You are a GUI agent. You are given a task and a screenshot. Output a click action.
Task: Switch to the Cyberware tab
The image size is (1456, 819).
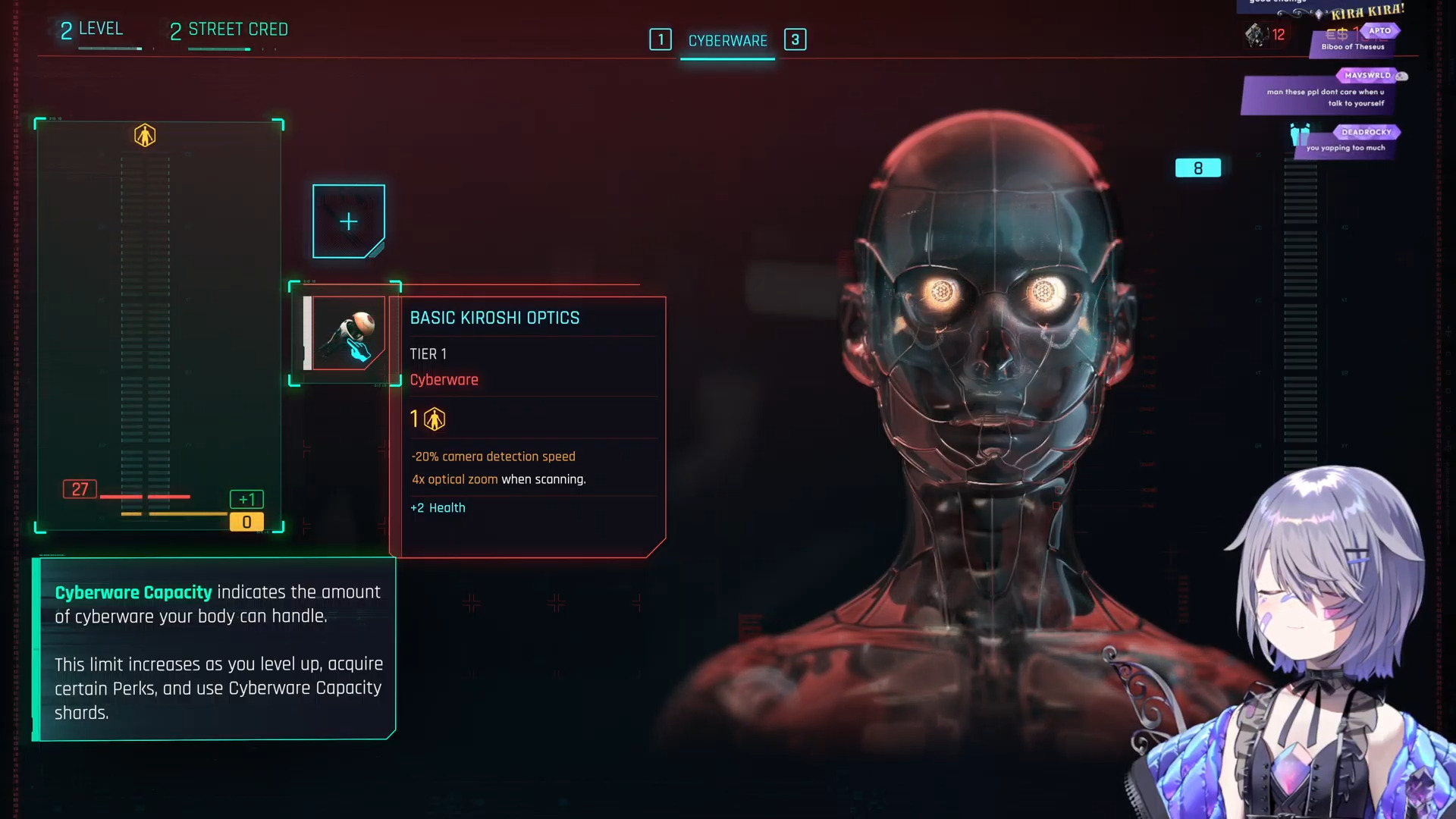[727, 41]
